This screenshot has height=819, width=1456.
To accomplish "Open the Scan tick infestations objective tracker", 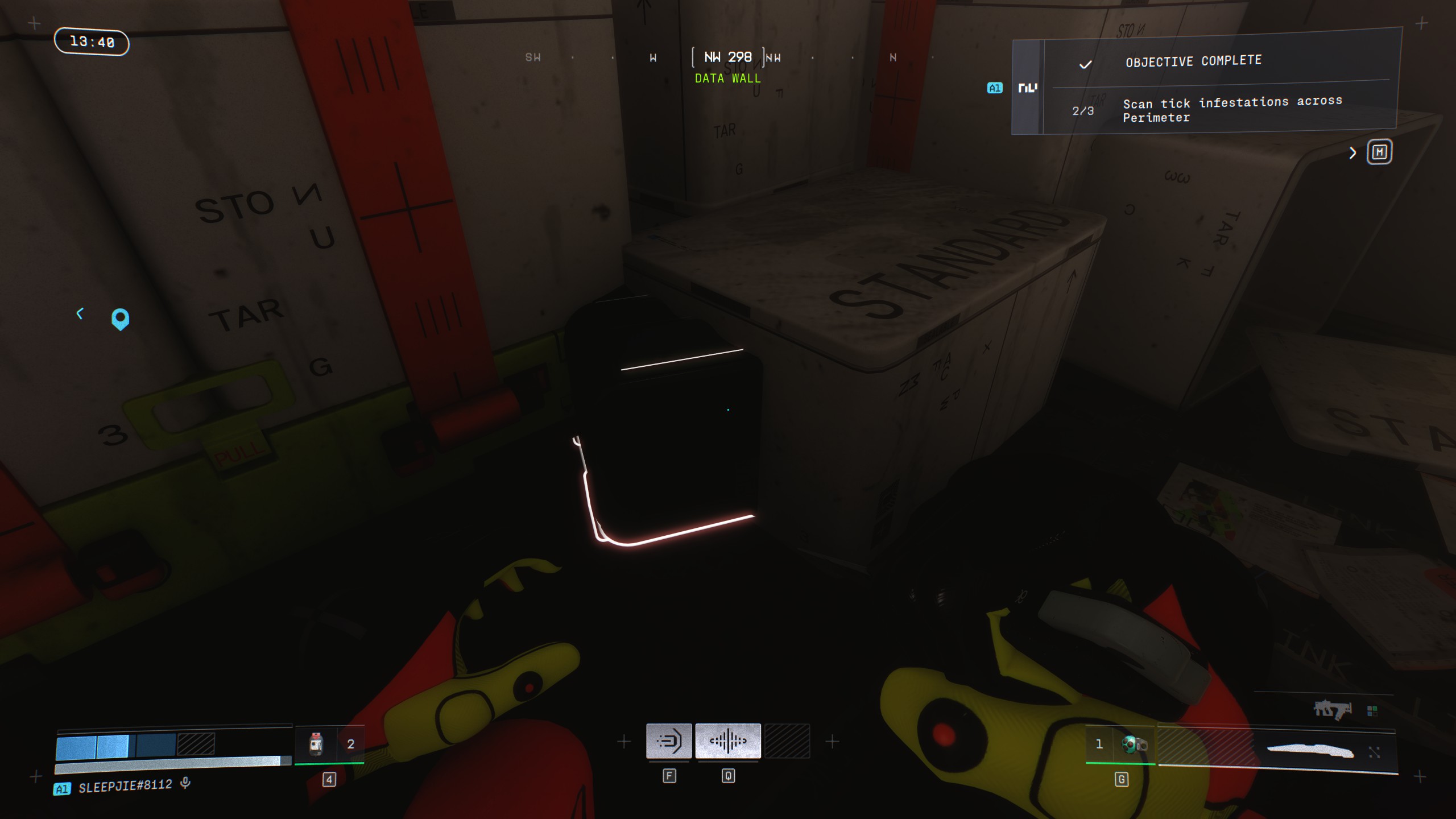I will (1231, 109).
